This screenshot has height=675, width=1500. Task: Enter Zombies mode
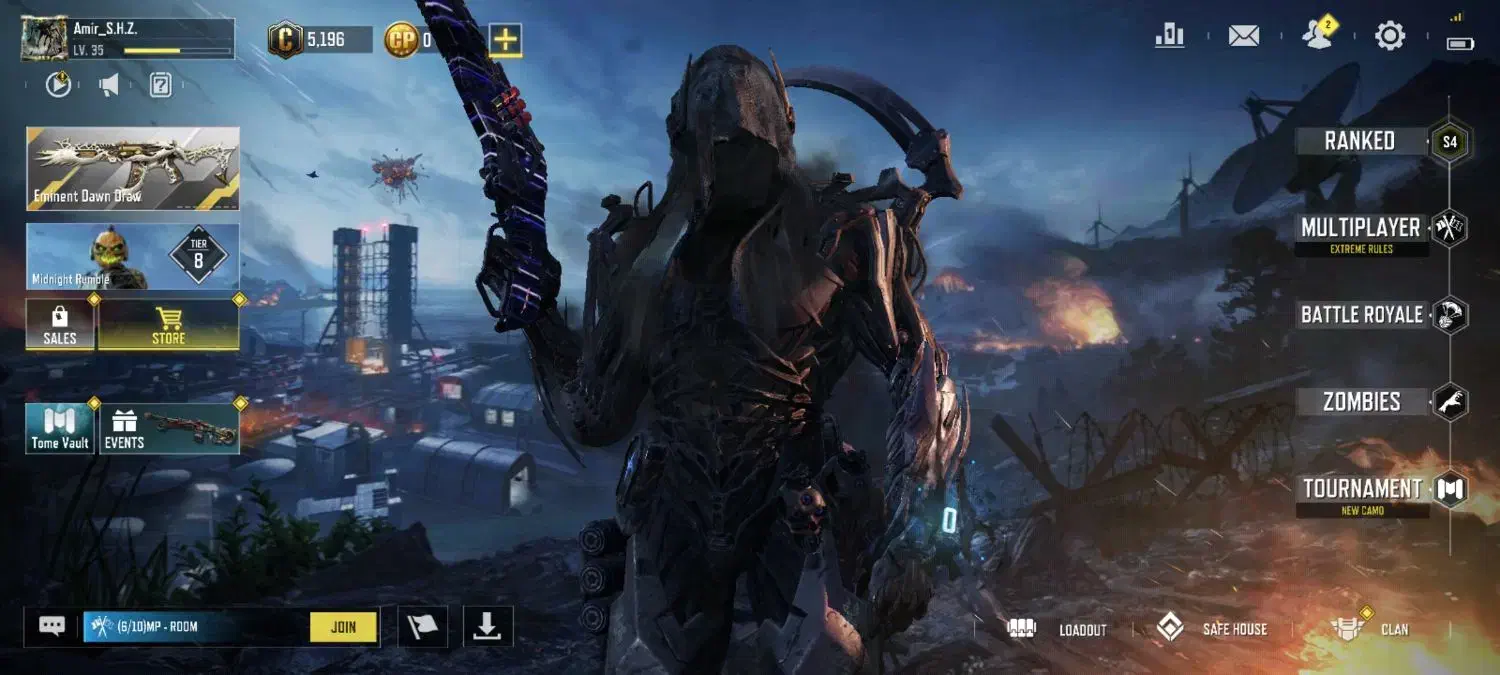1361,402
